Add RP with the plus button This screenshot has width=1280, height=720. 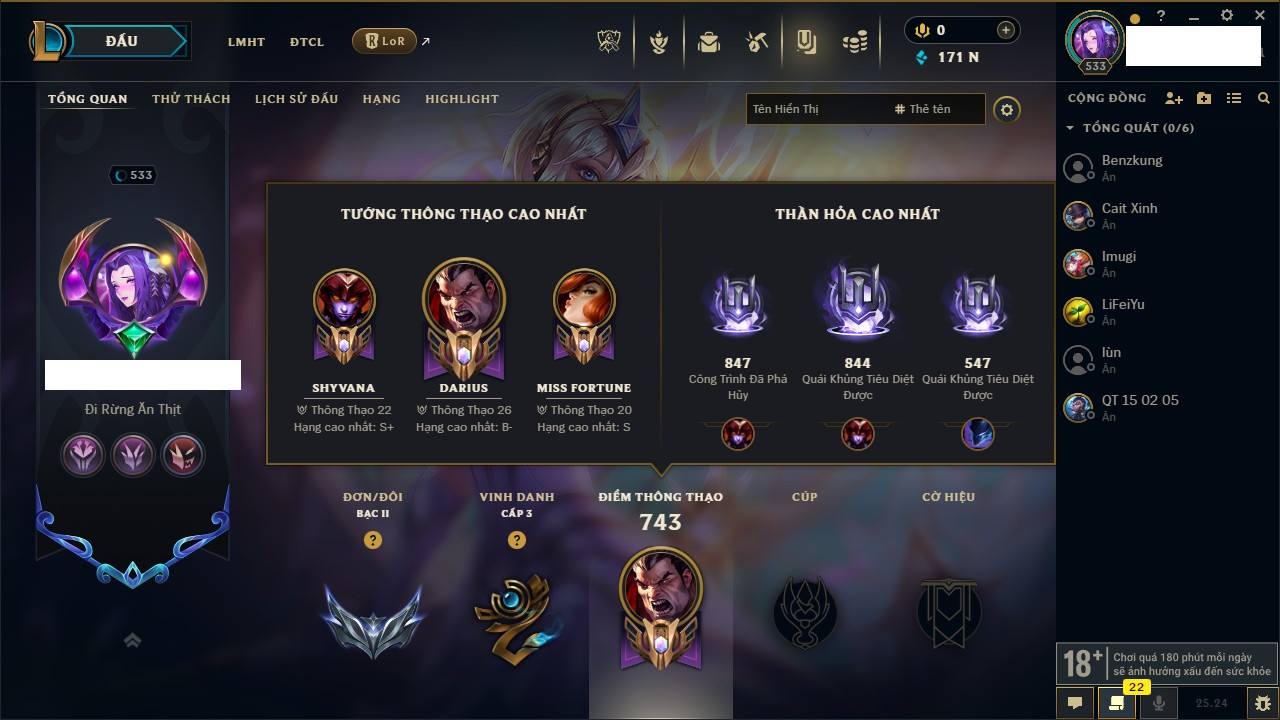click(x=1005, y=31)
